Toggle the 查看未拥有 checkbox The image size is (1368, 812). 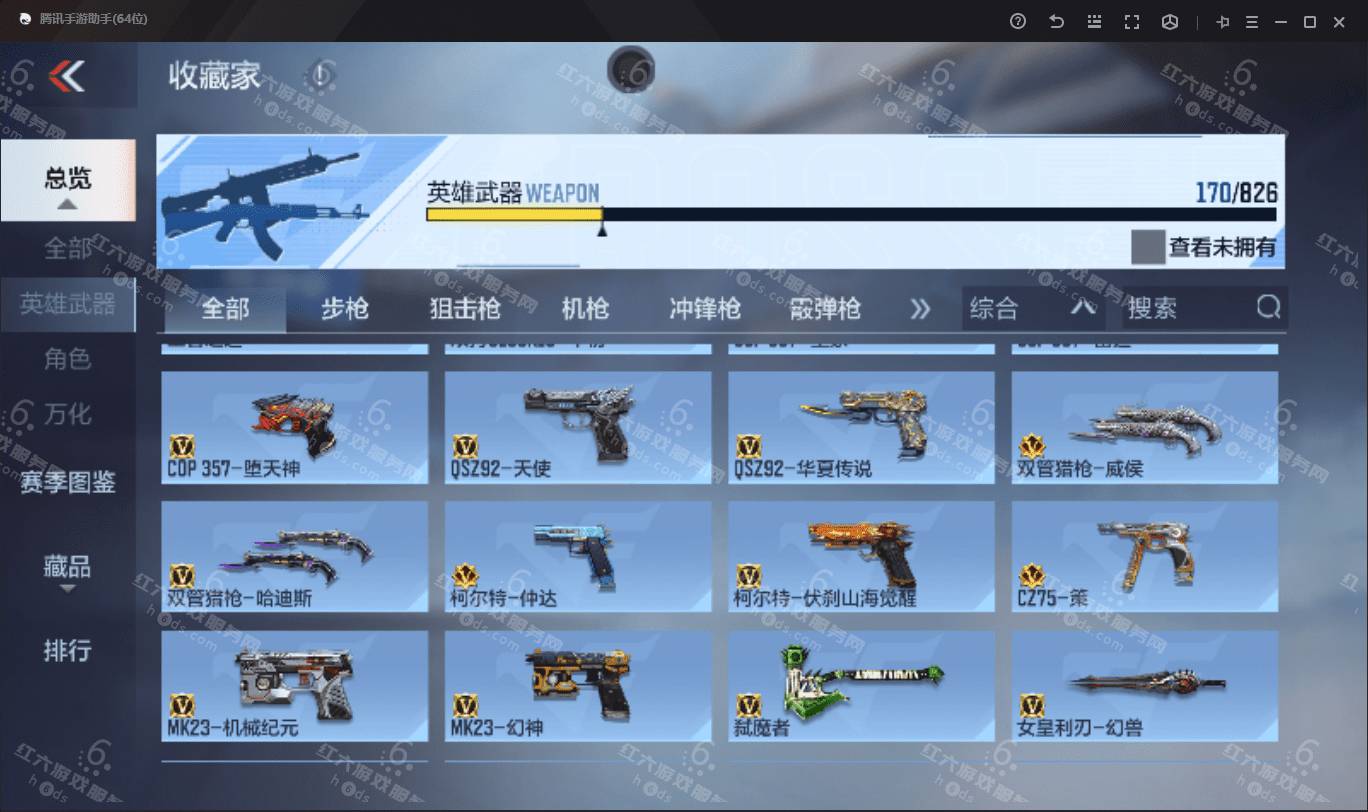click(1148, 247)
